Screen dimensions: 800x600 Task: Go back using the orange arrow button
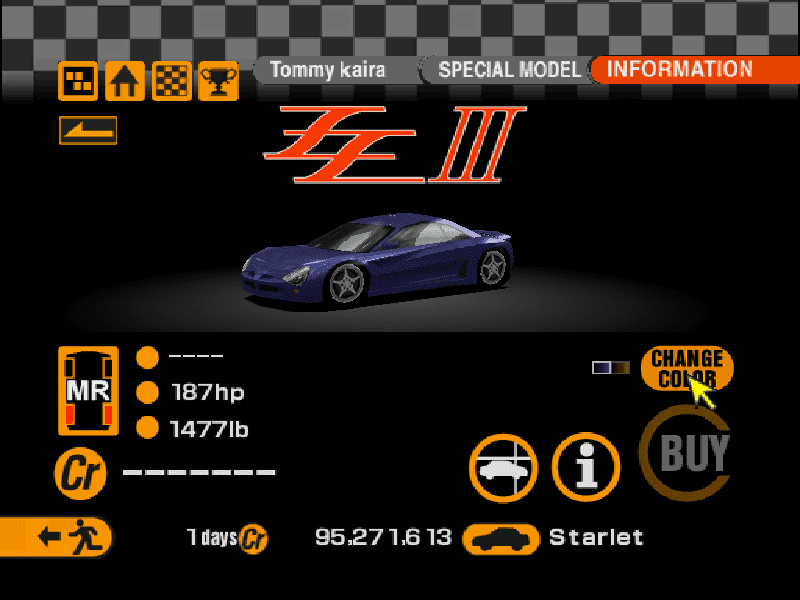coord(88,130)
